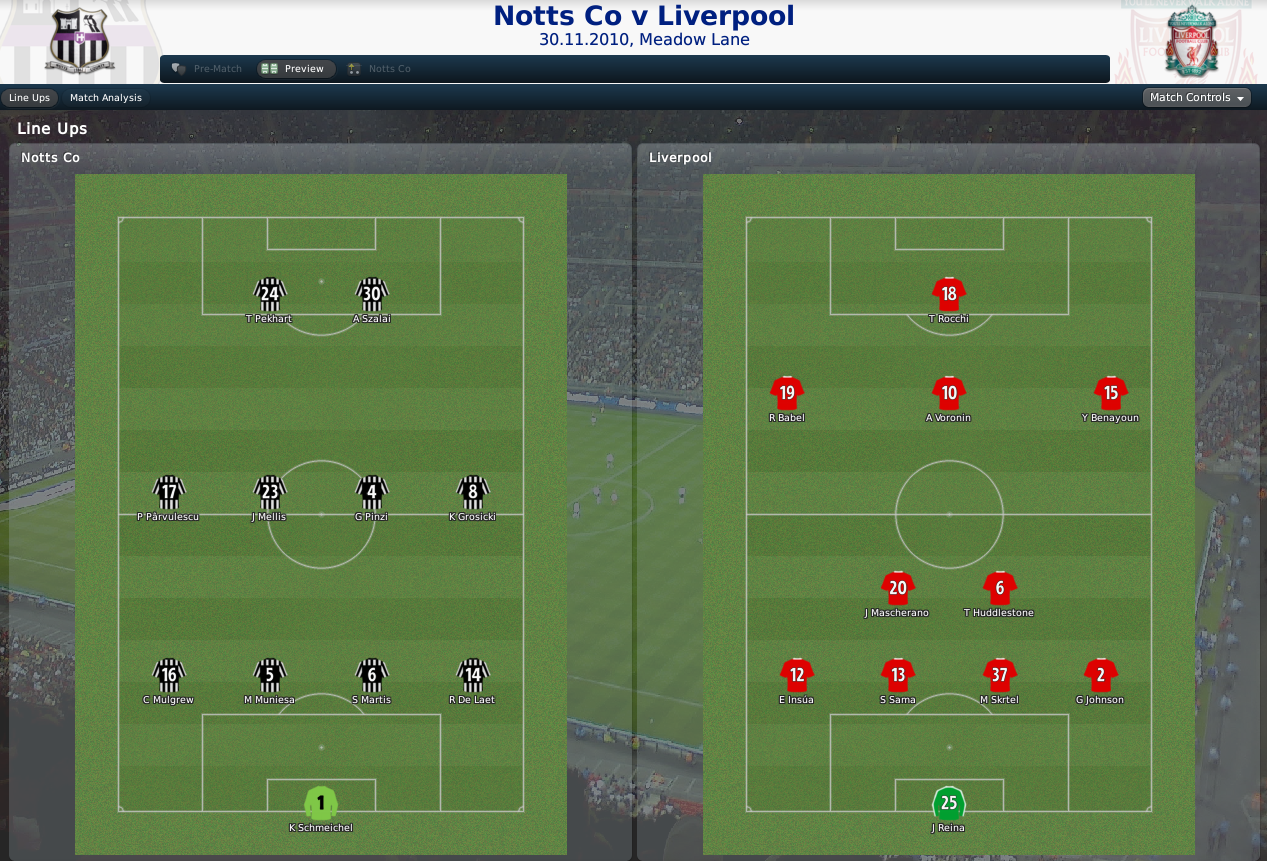Select J Mascherano number 20

point(898,587)
